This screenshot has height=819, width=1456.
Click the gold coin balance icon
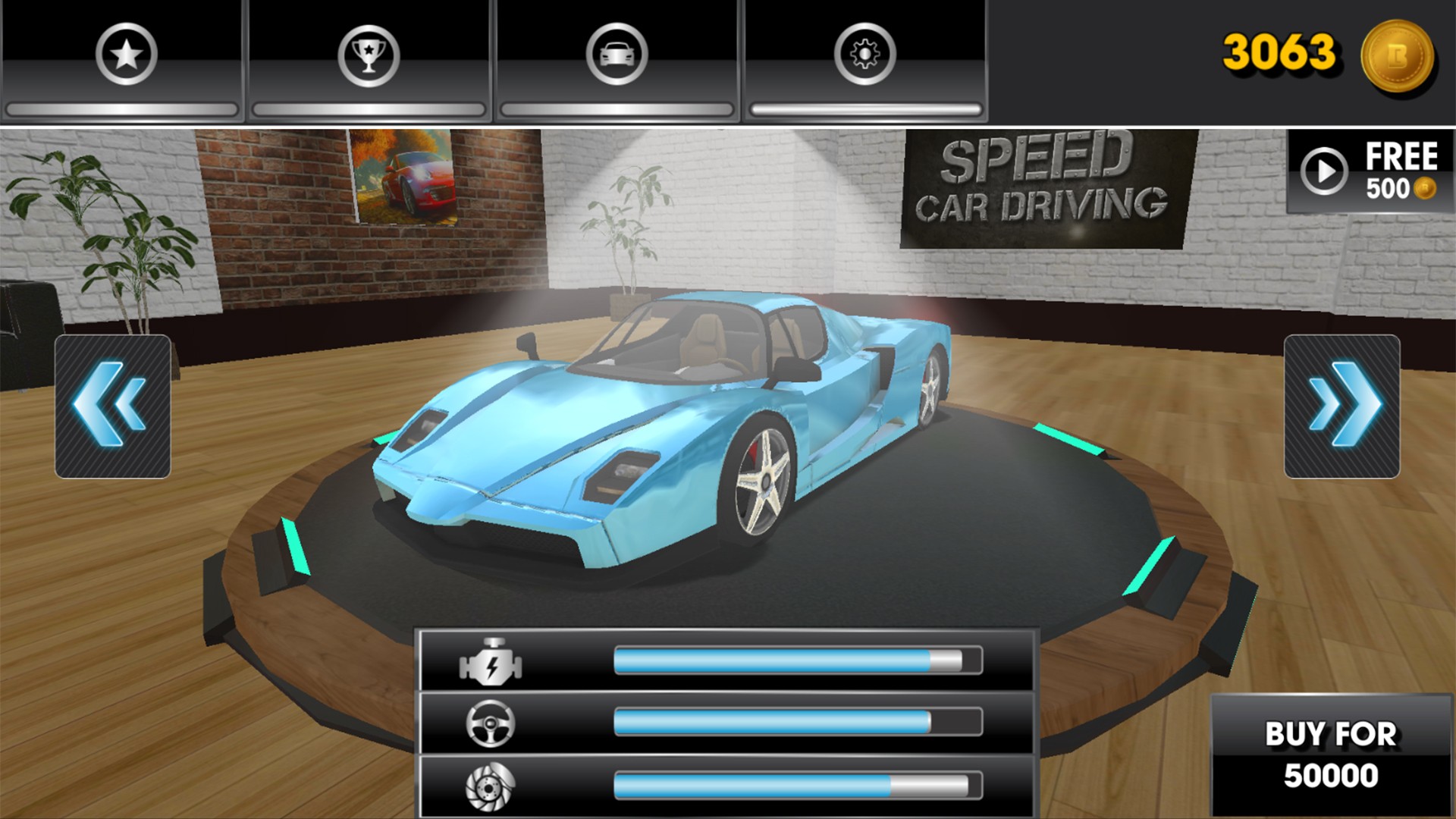[x=1397, y=56]
